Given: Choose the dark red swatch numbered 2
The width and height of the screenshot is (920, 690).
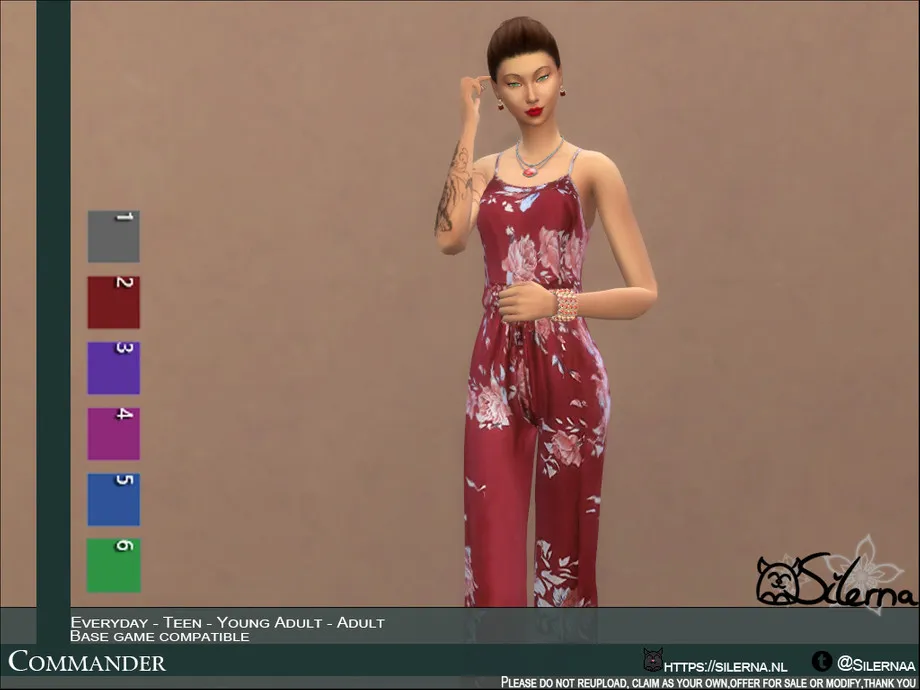Looking at the screenshot, I should 113,302.
